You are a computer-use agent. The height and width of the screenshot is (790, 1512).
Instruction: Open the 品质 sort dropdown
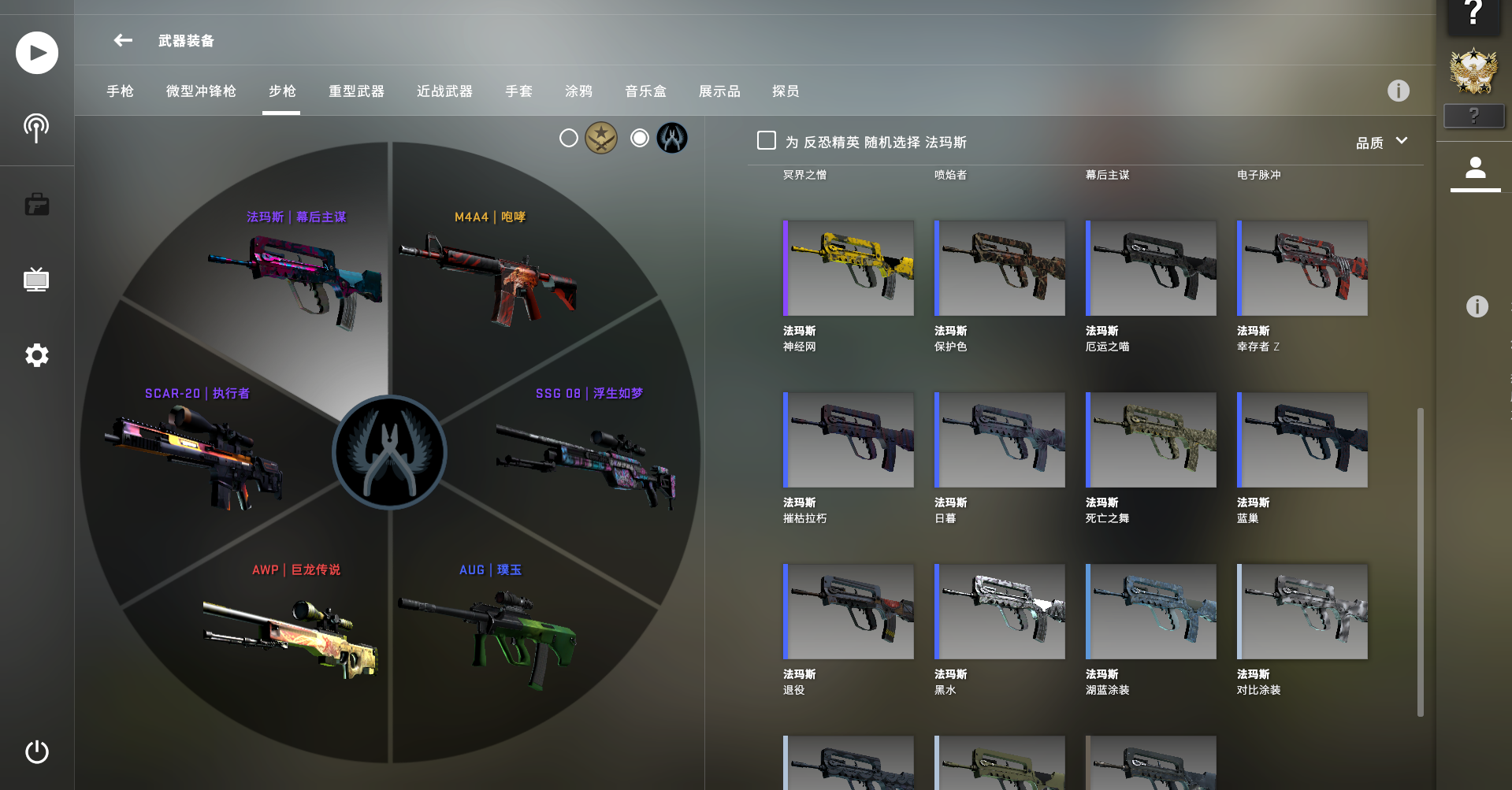(x=1381, y=142)
